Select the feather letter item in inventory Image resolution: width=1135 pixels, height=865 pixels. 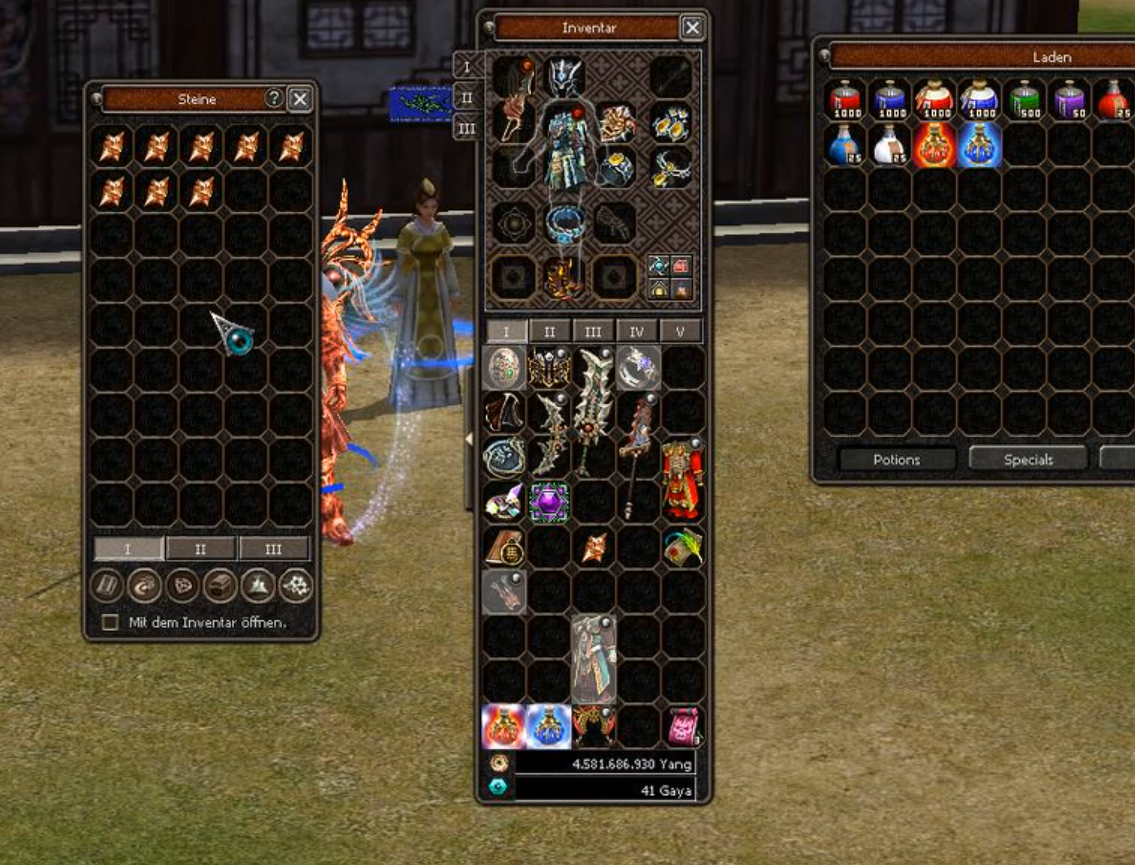(682, 546)
